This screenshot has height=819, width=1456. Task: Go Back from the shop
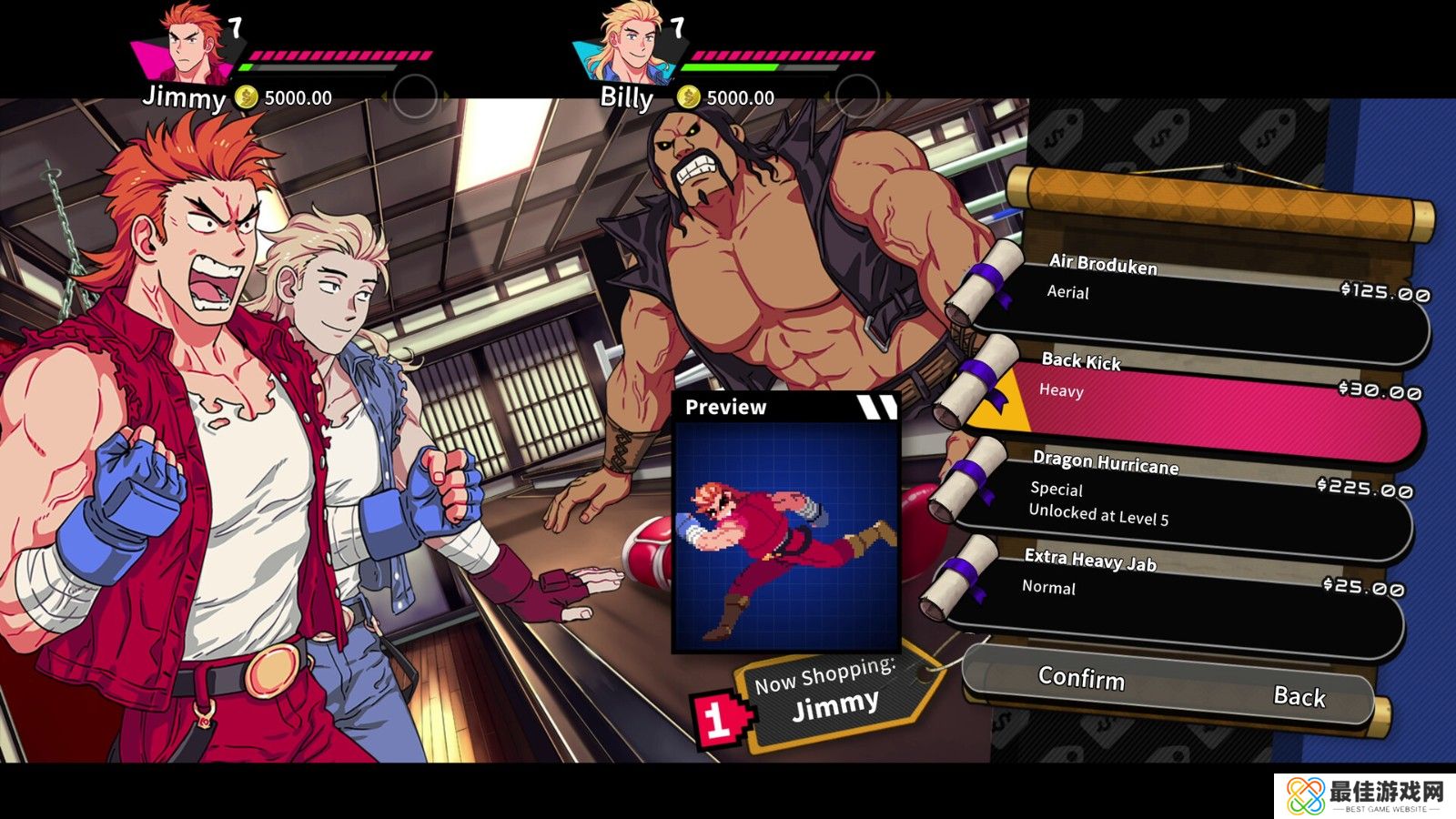[1299, 697]
